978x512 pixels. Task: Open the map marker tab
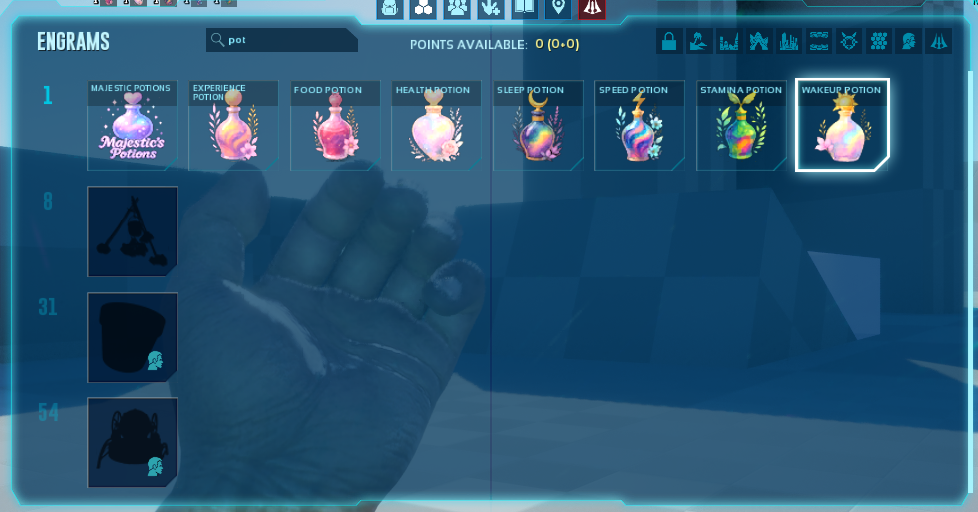[x=557, y=8]
